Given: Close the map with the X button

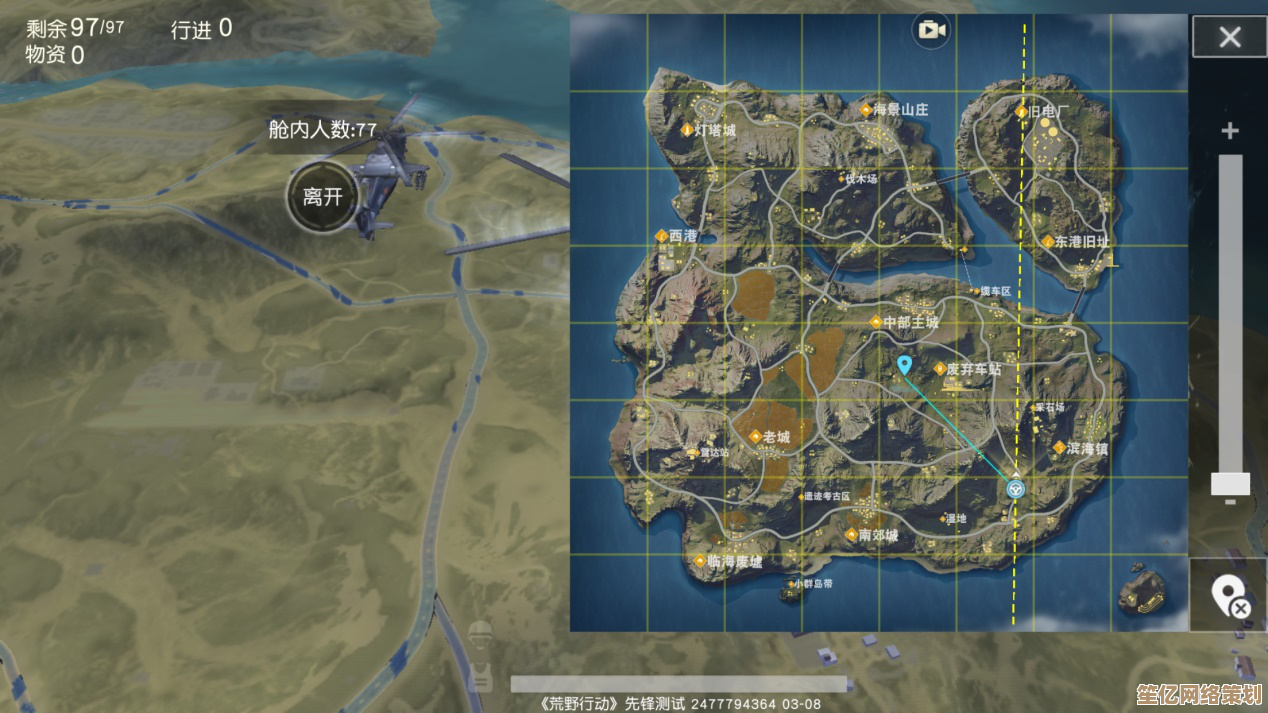Looking at the screenshot, I should coord(1229,38).
